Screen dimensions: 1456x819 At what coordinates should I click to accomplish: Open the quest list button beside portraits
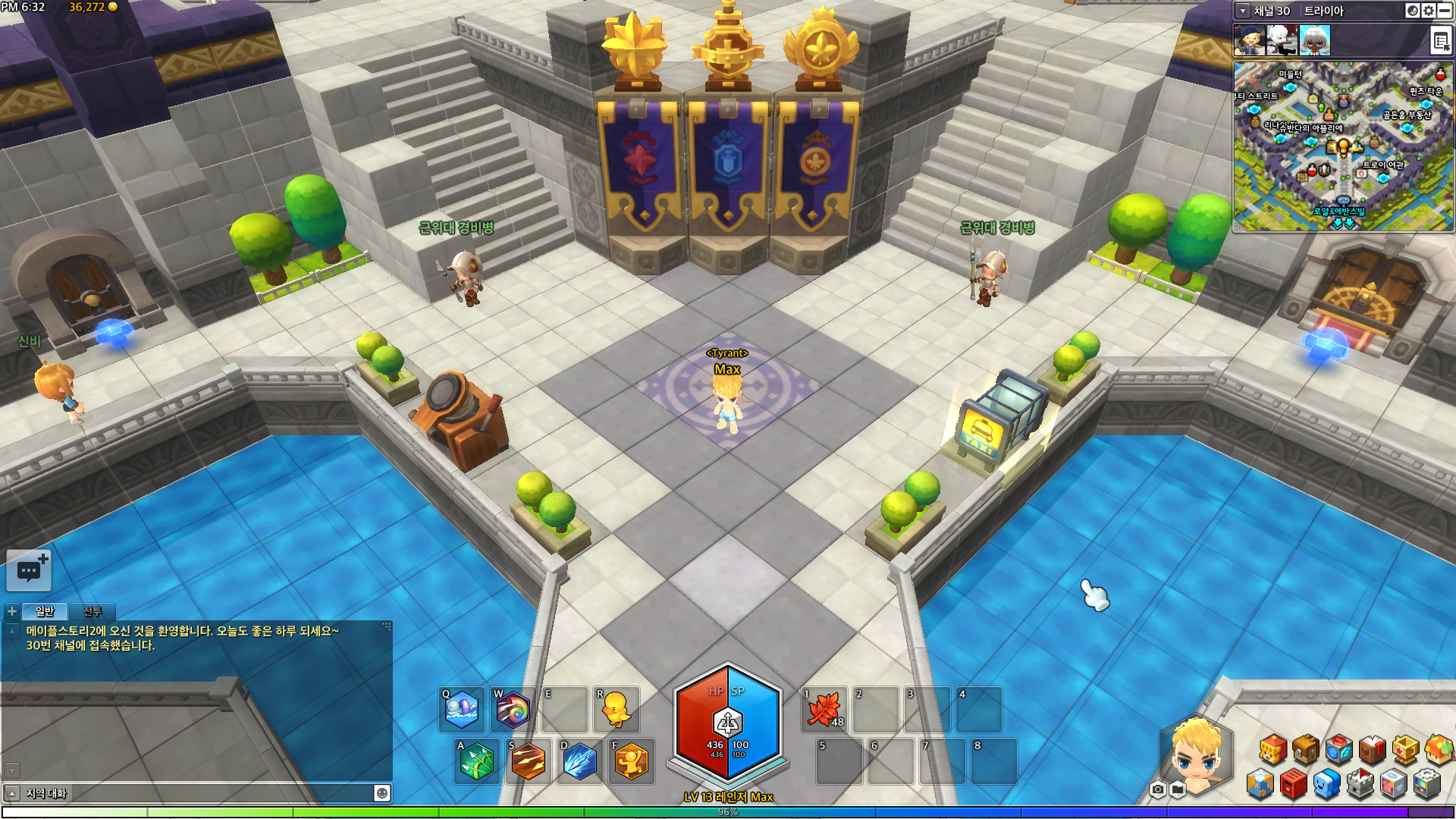point(1441,41)
